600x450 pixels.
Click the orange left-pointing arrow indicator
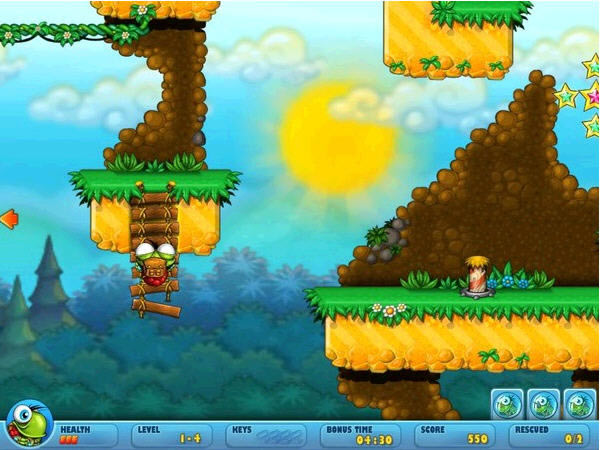pyautogui.click(x=9, y=218)
